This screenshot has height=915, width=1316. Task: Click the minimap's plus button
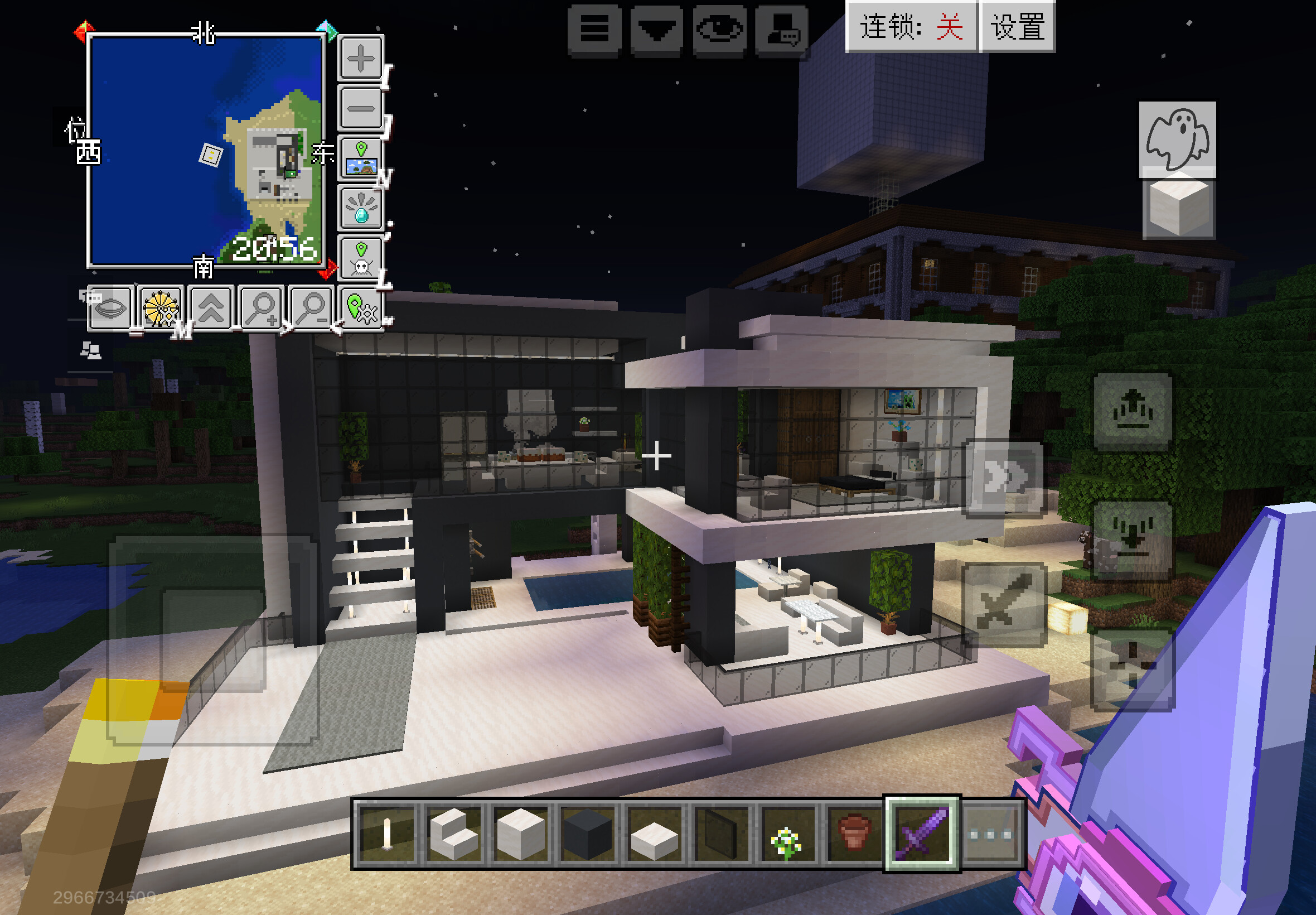point(361,59)
